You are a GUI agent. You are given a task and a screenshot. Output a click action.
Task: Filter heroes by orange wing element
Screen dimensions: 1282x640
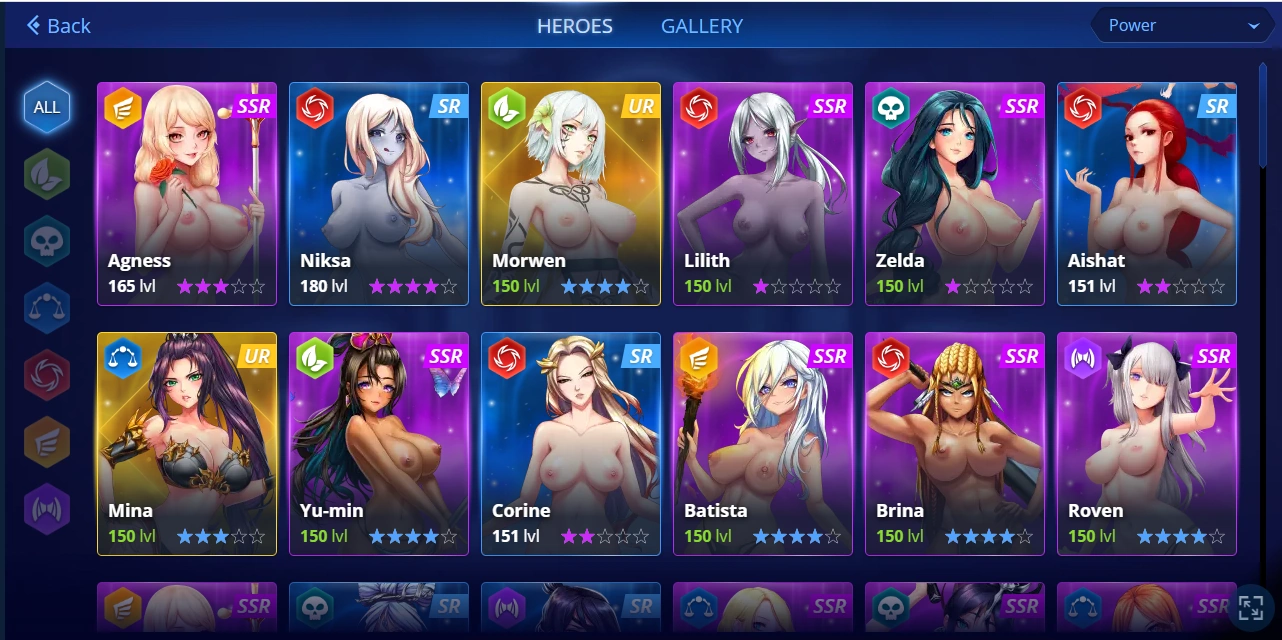click(x=47, y=442)
